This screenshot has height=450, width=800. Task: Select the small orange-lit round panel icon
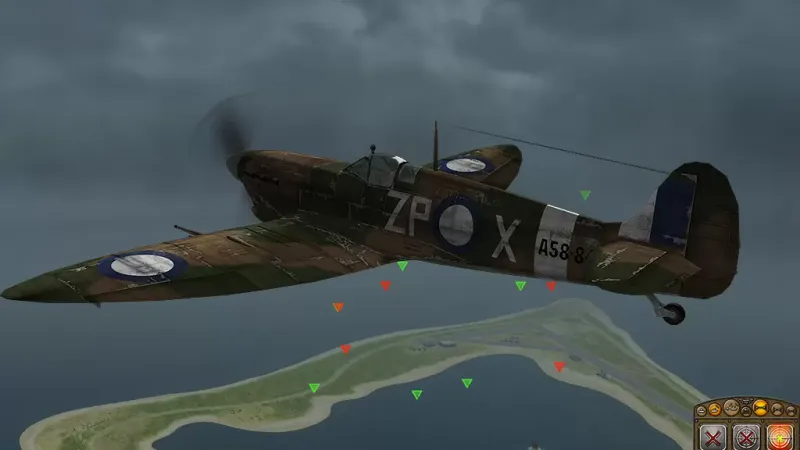pos(715,409)
